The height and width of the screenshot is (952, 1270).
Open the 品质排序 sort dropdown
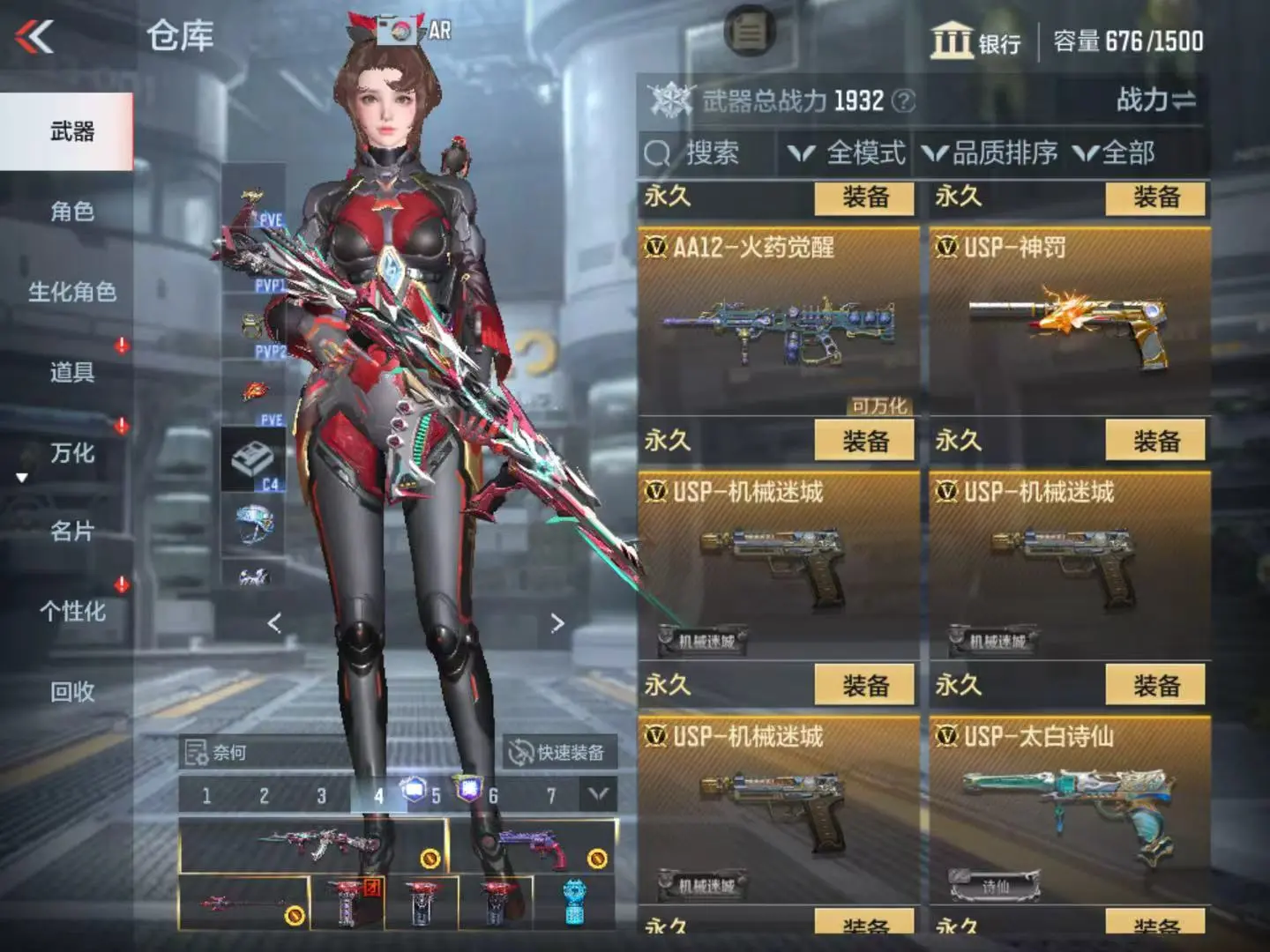[x=990, y=153]
